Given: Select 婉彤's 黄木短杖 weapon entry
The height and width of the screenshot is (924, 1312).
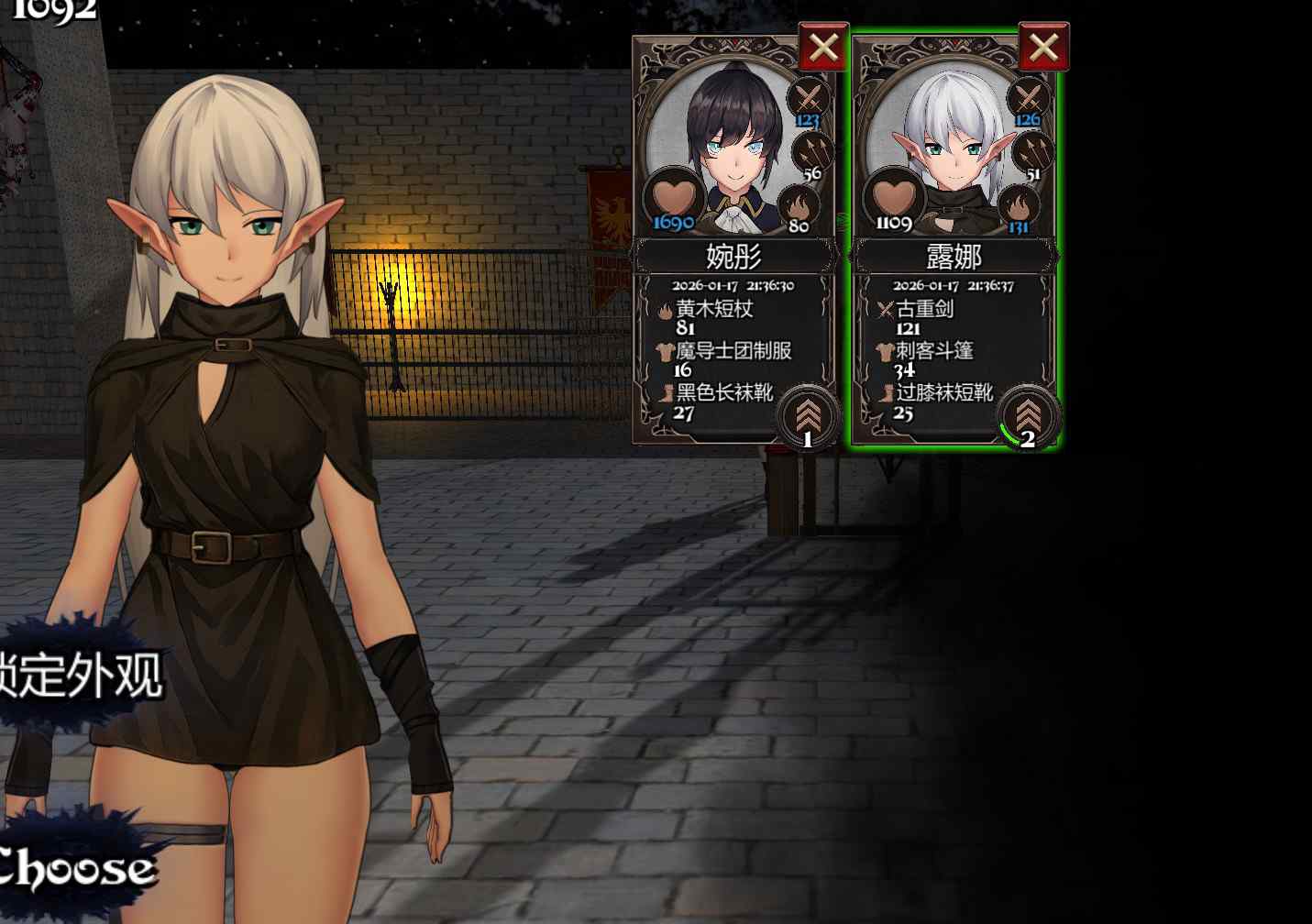Looking at the screenshot, I should pyautogui.click(x=714, y=310).
